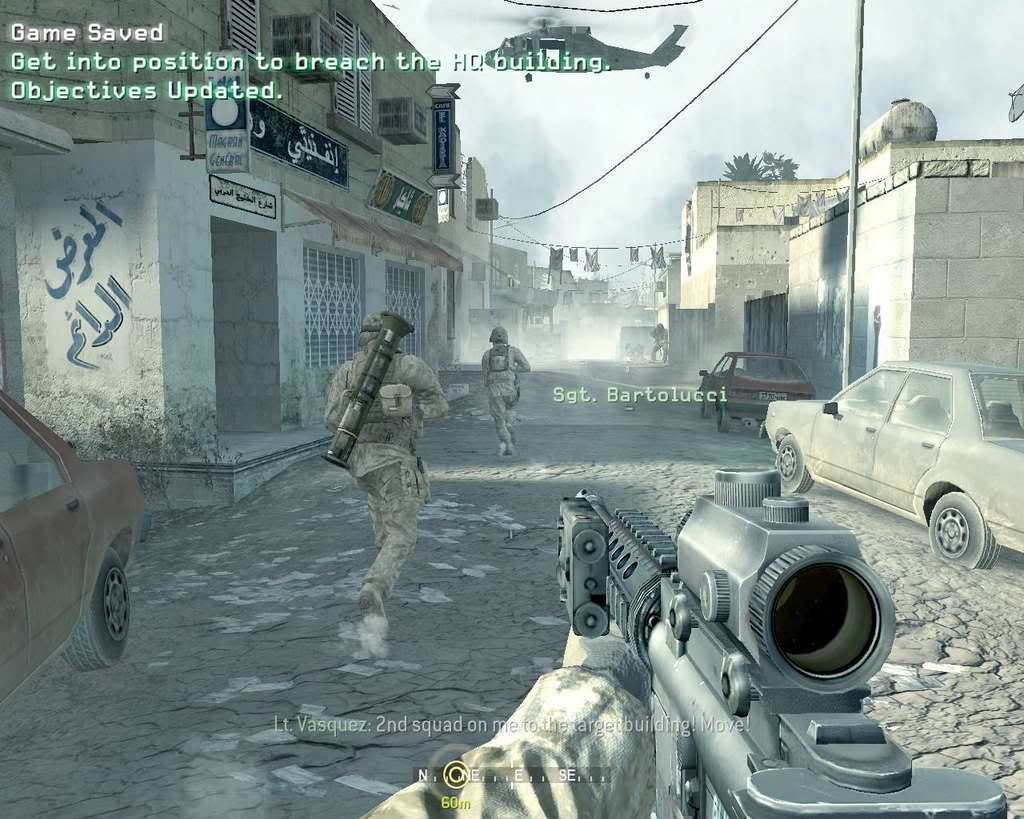Click the breach HQ building objective text
The image size is (1024, 819).
click(x=310, y=62)
